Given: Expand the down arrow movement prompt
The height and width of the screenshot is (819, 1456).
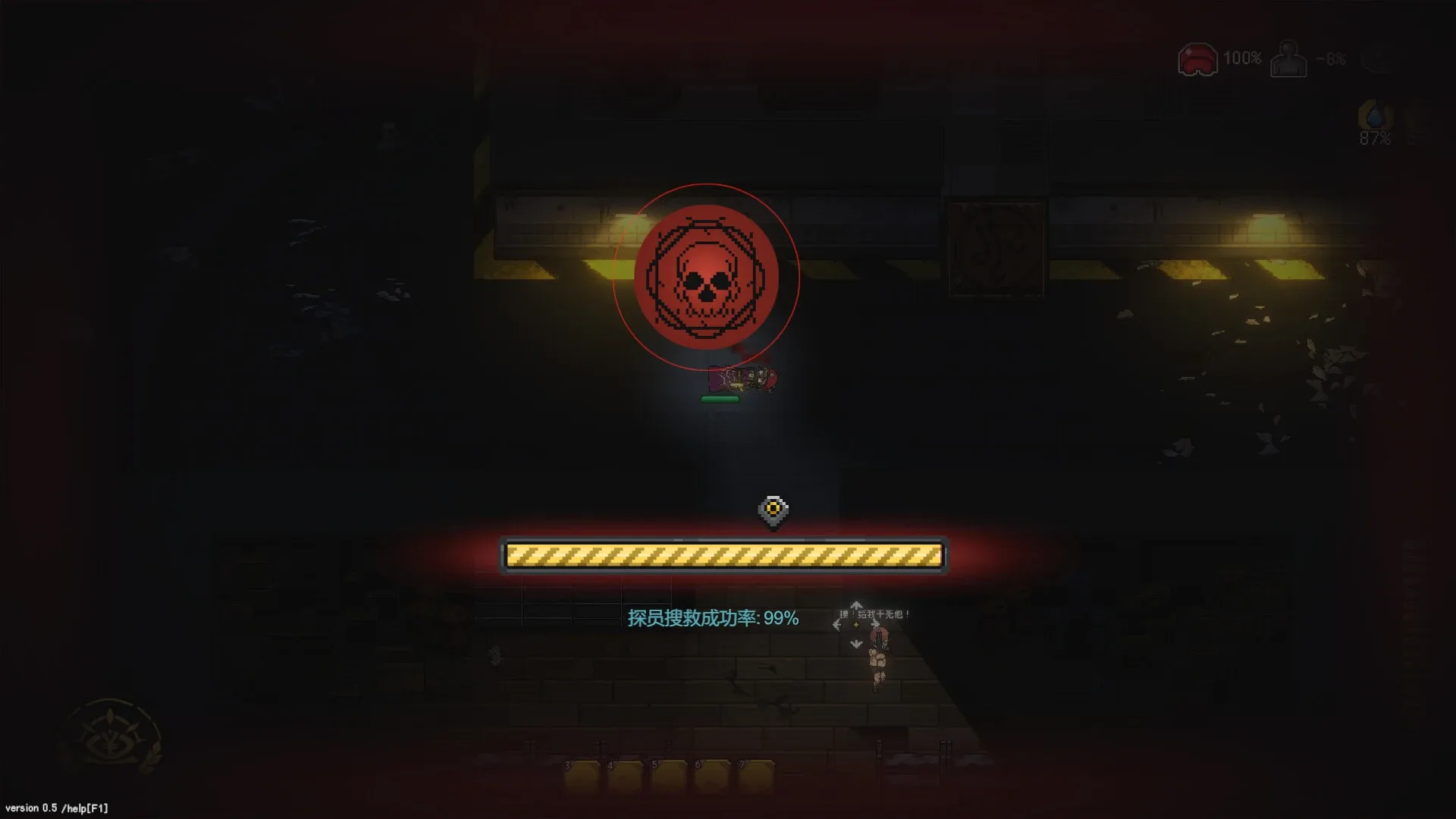Looking at the screenshot, I should pyautogui.click(x=857, y=643).
